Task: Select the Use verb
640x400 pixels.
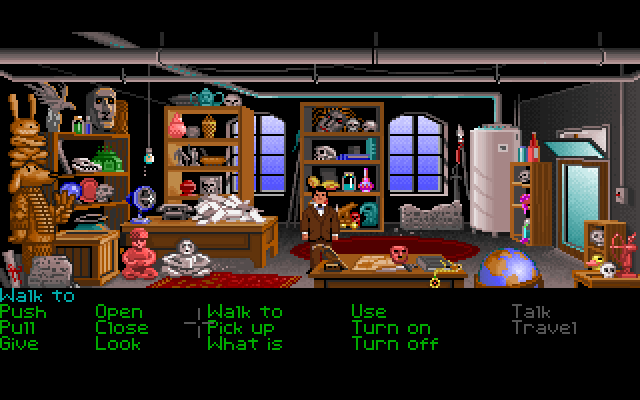Action: coord(368,312)
